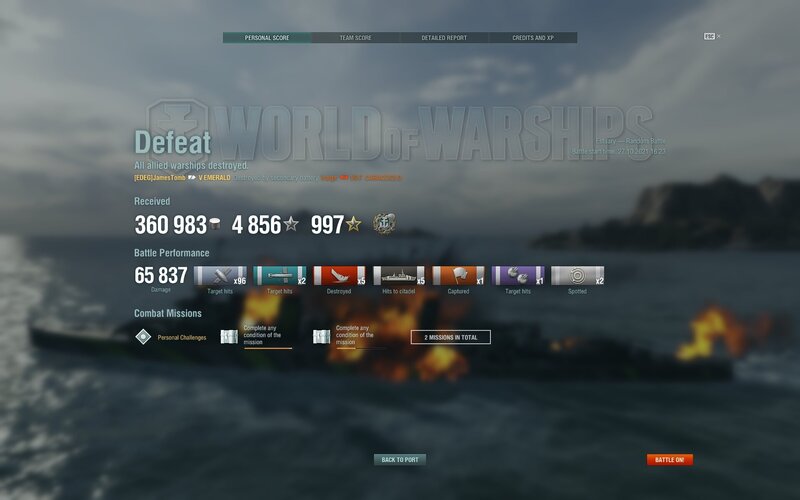
Task: Select the Spotted ribbon
Action: tap(578, 276)
